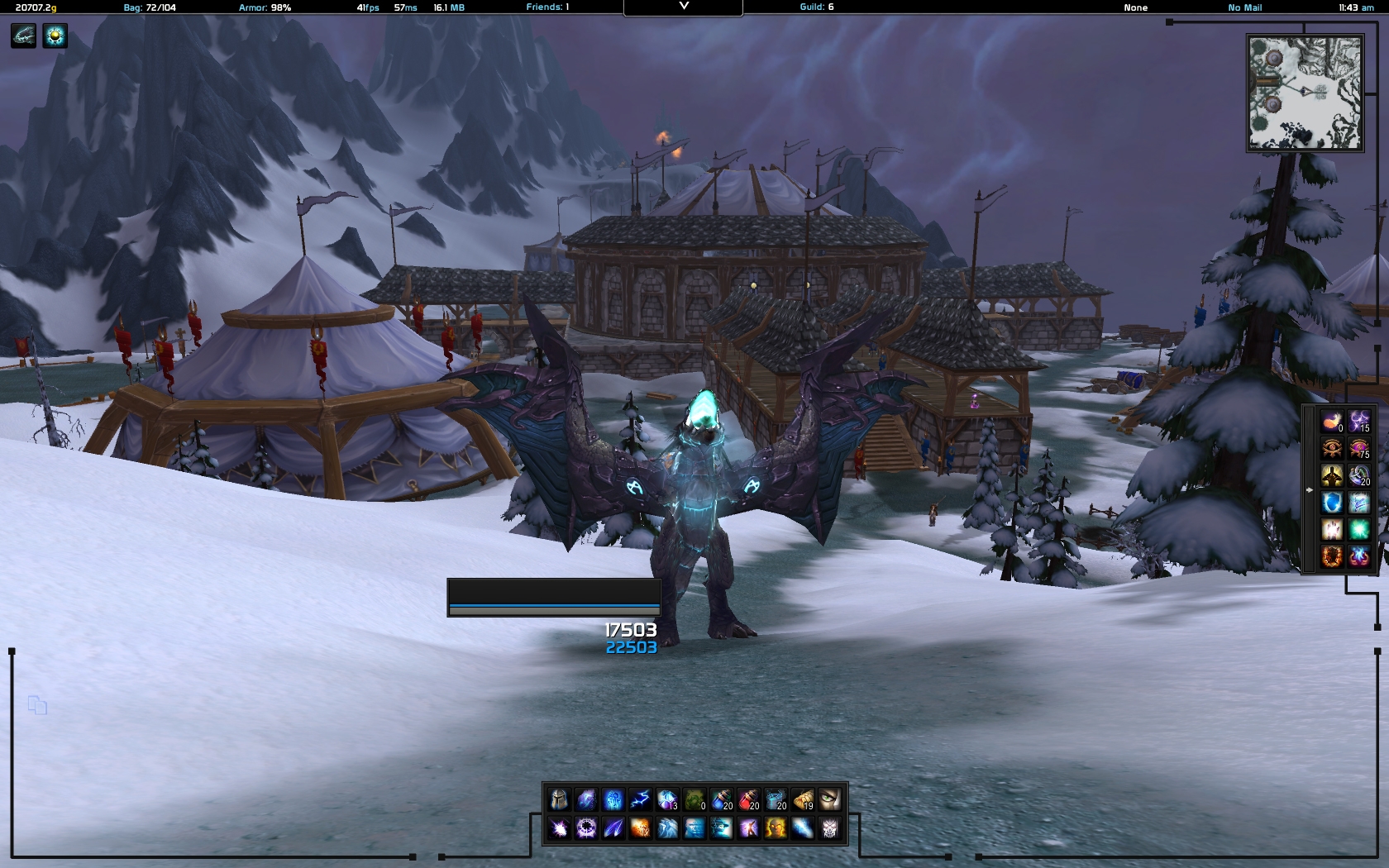Activate the green starburst spell
Viewport: 1389px width, 868px height.
coord(1358,529)
